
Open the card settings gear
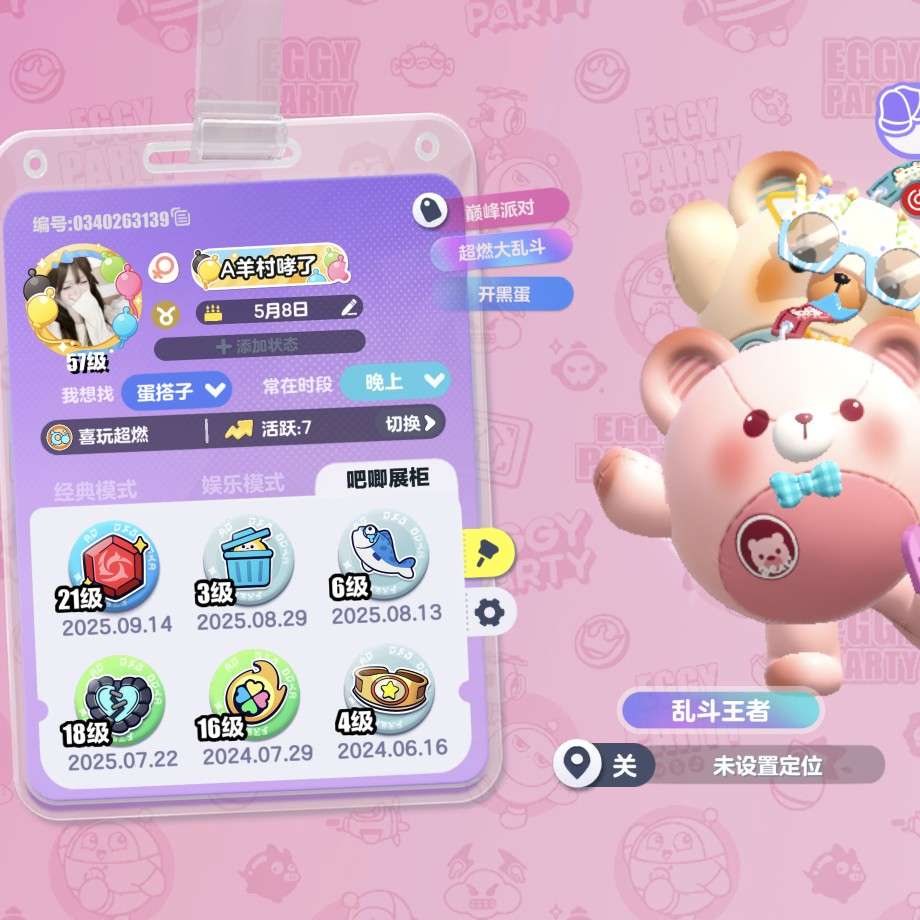click(488, 611)
